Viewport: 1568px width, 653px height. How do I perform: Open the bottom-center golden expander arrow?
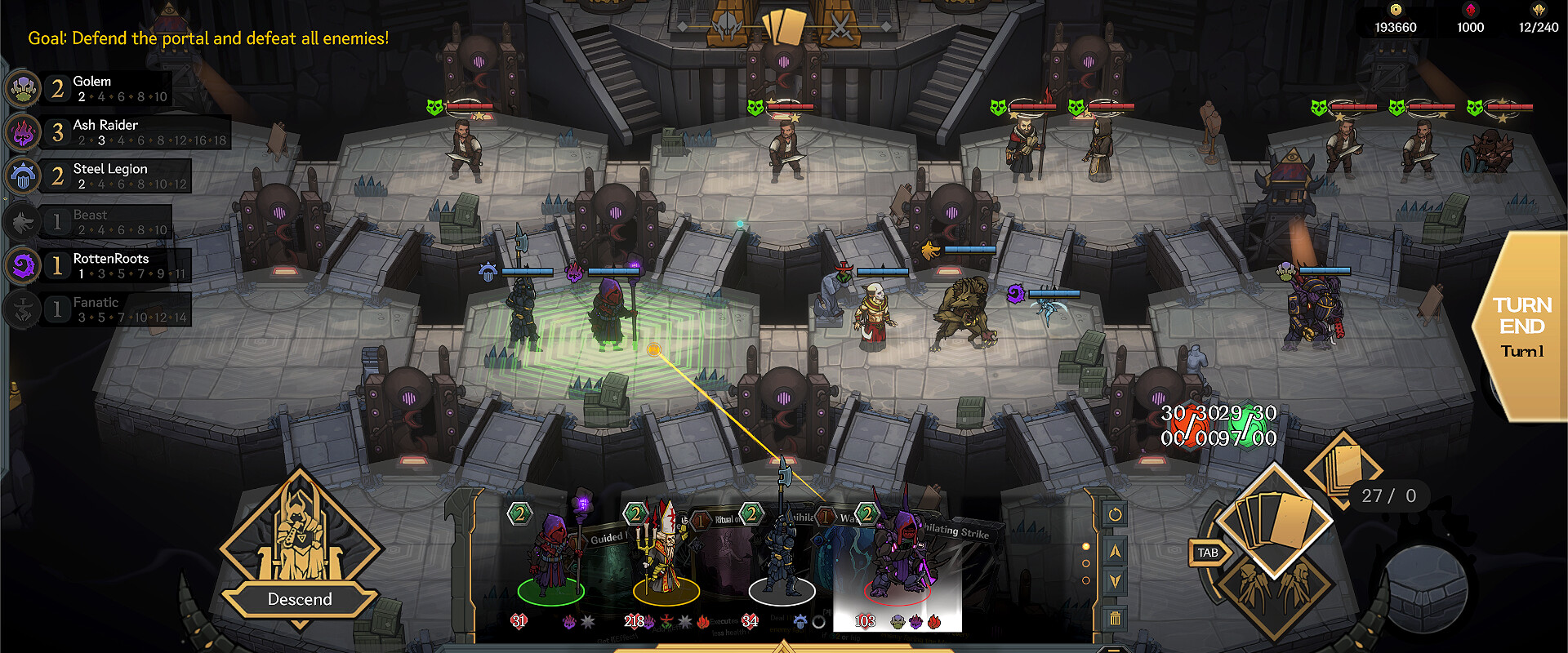coord(784,646)
